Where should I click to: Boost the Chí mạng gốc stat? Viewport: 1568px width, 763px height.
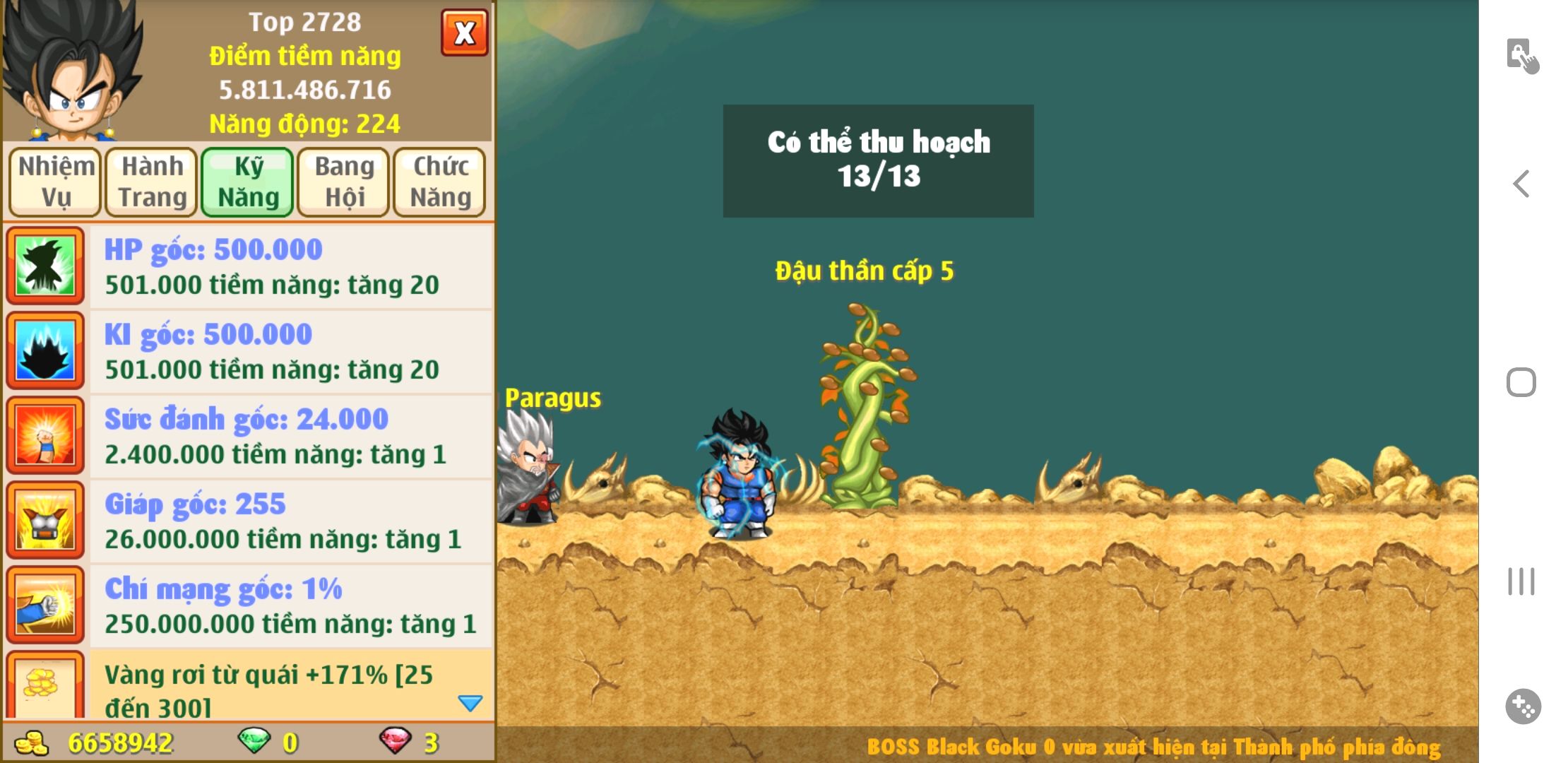(290, 605)
